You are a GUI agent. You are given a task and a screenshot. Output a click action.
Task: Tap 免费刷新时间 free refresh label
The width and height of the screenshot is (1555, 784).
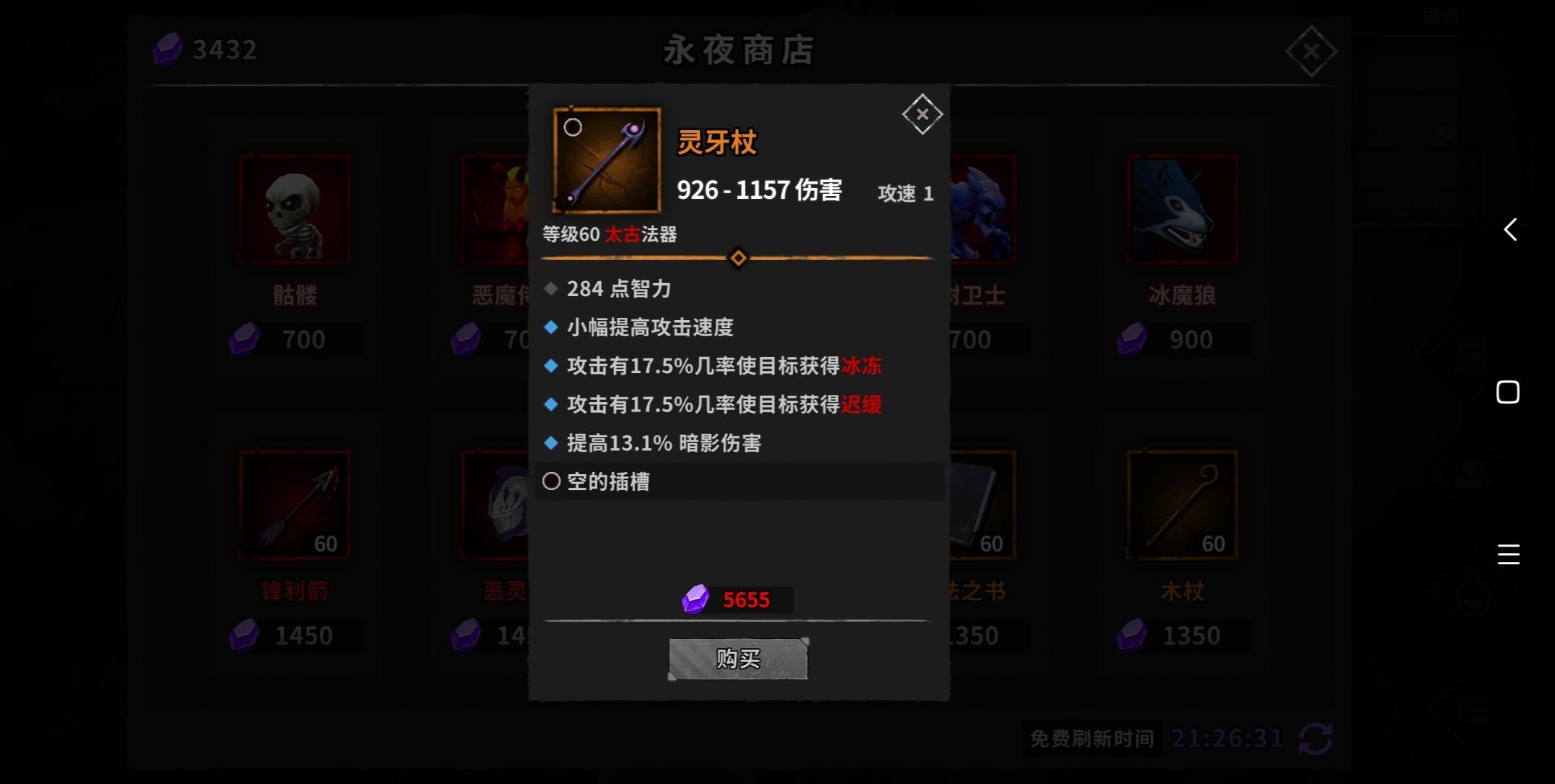point(1091,738)
